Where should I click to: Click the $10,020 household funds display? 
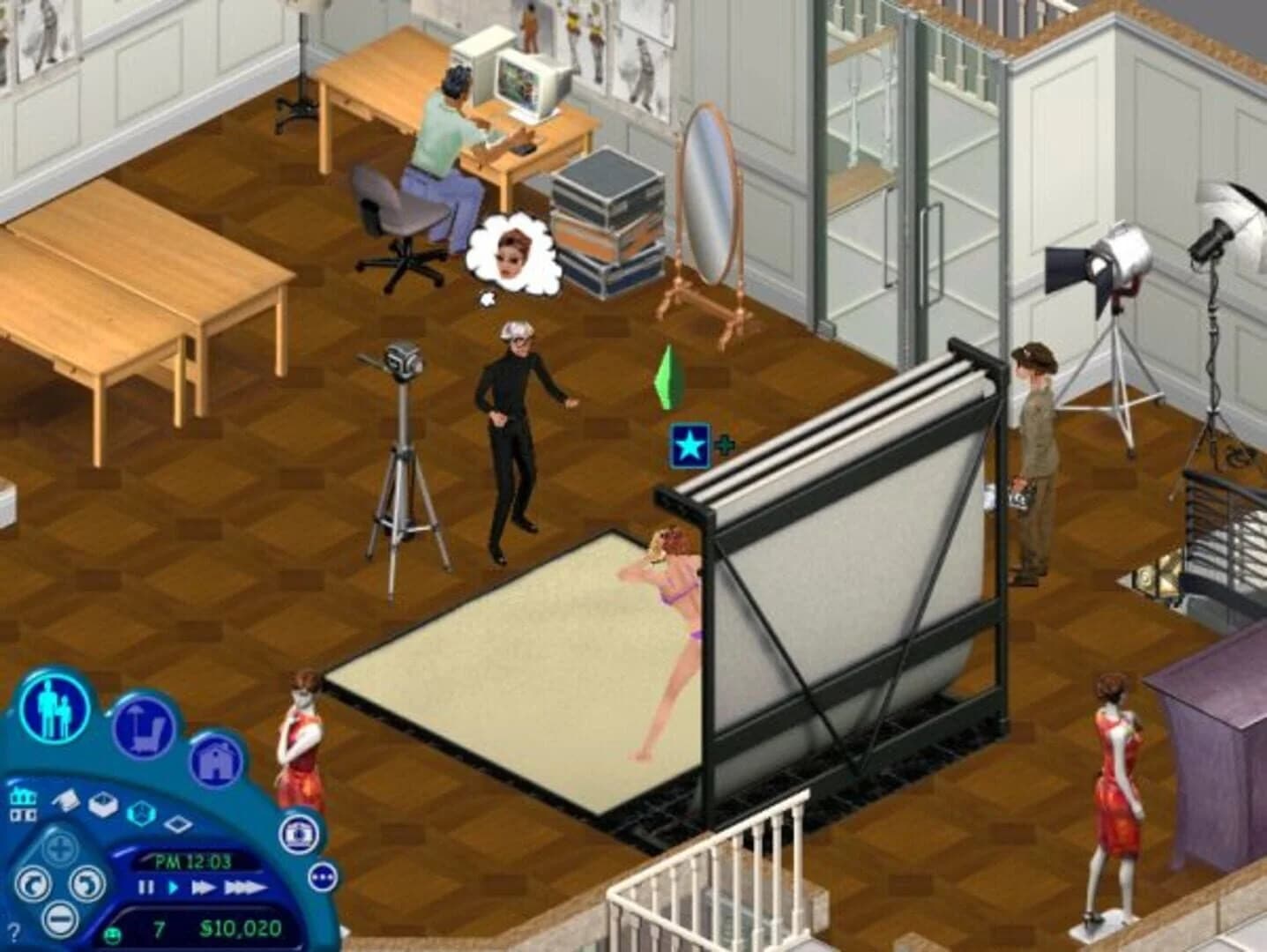[x=240, y=930]
